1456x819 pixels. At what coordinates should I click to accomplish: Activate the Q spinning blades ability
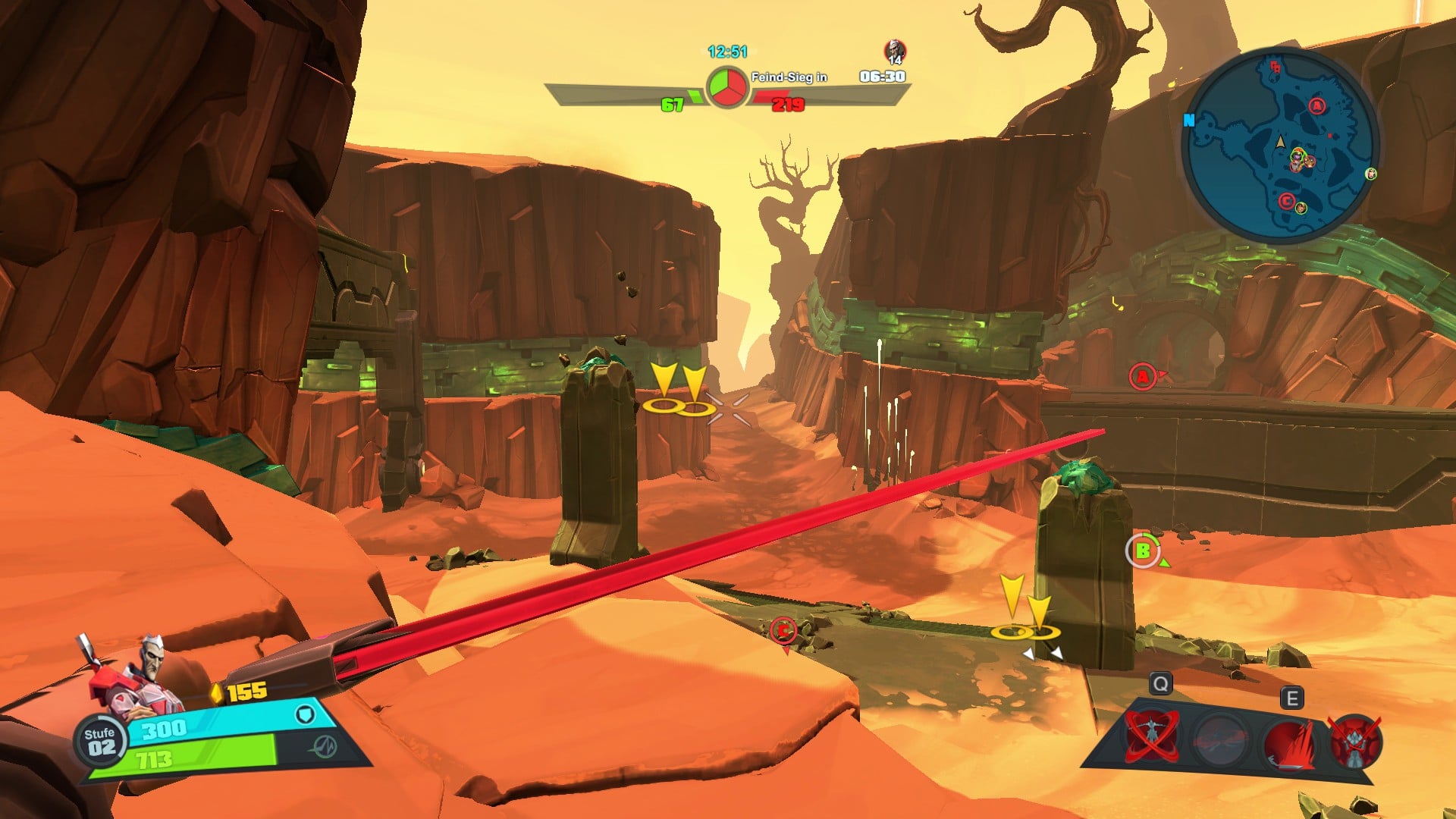pyautogui.click(x=1152, y=736)
